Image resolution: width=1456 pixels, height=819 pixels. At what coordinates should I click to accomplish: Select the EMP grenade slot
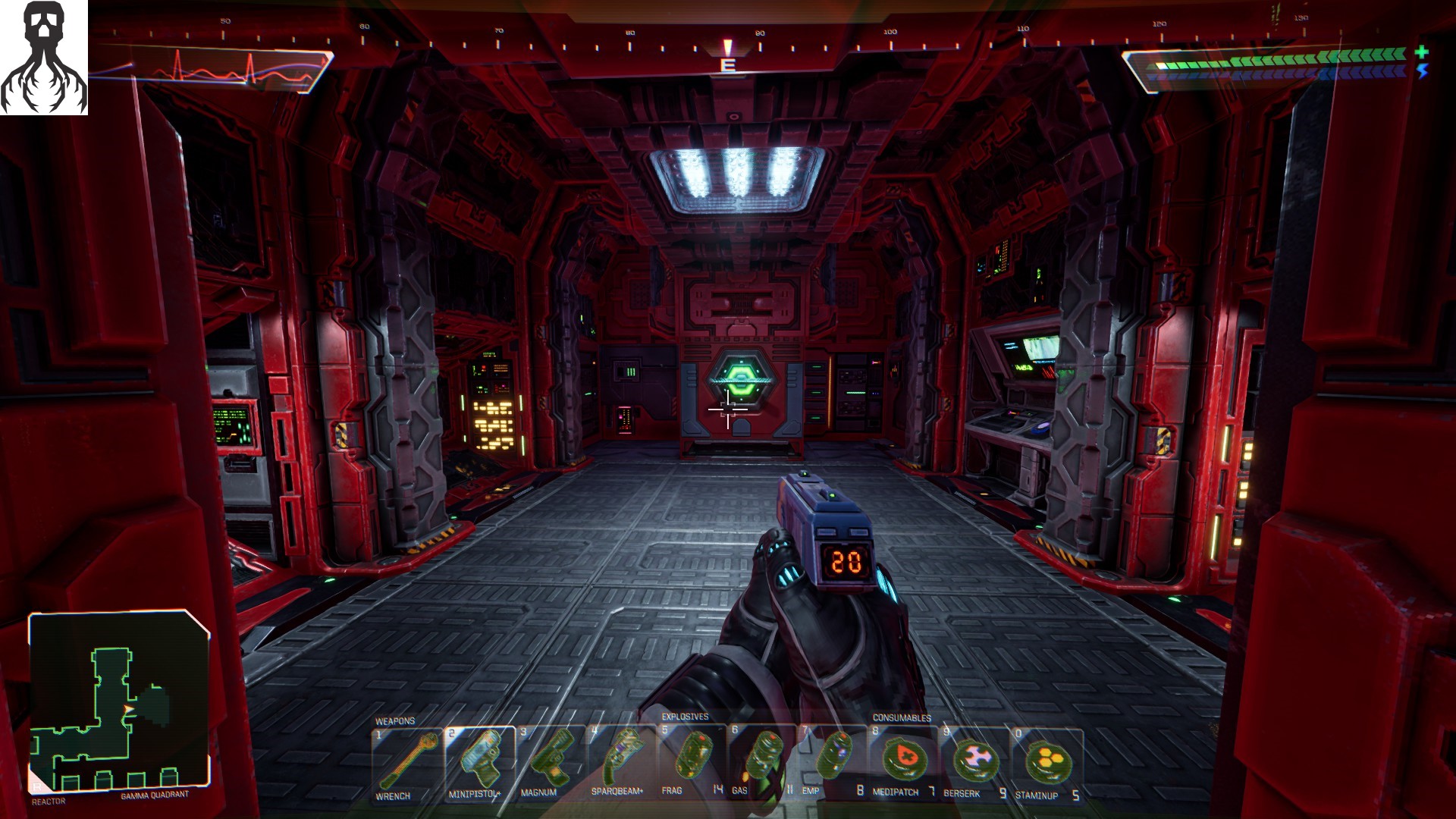[832, 762]
